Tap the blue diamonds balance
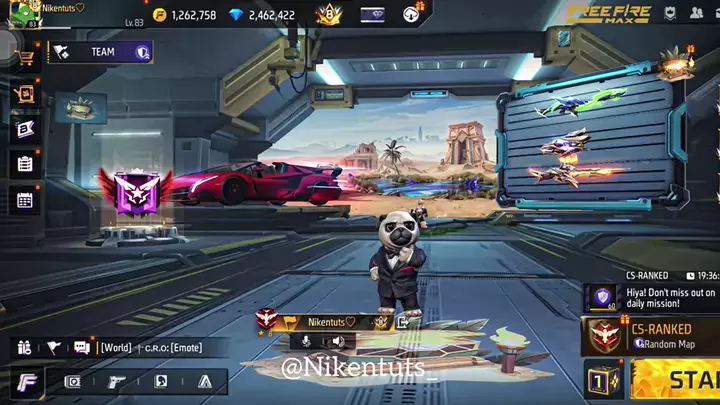720x405 pixels. (x=262, y=15)
